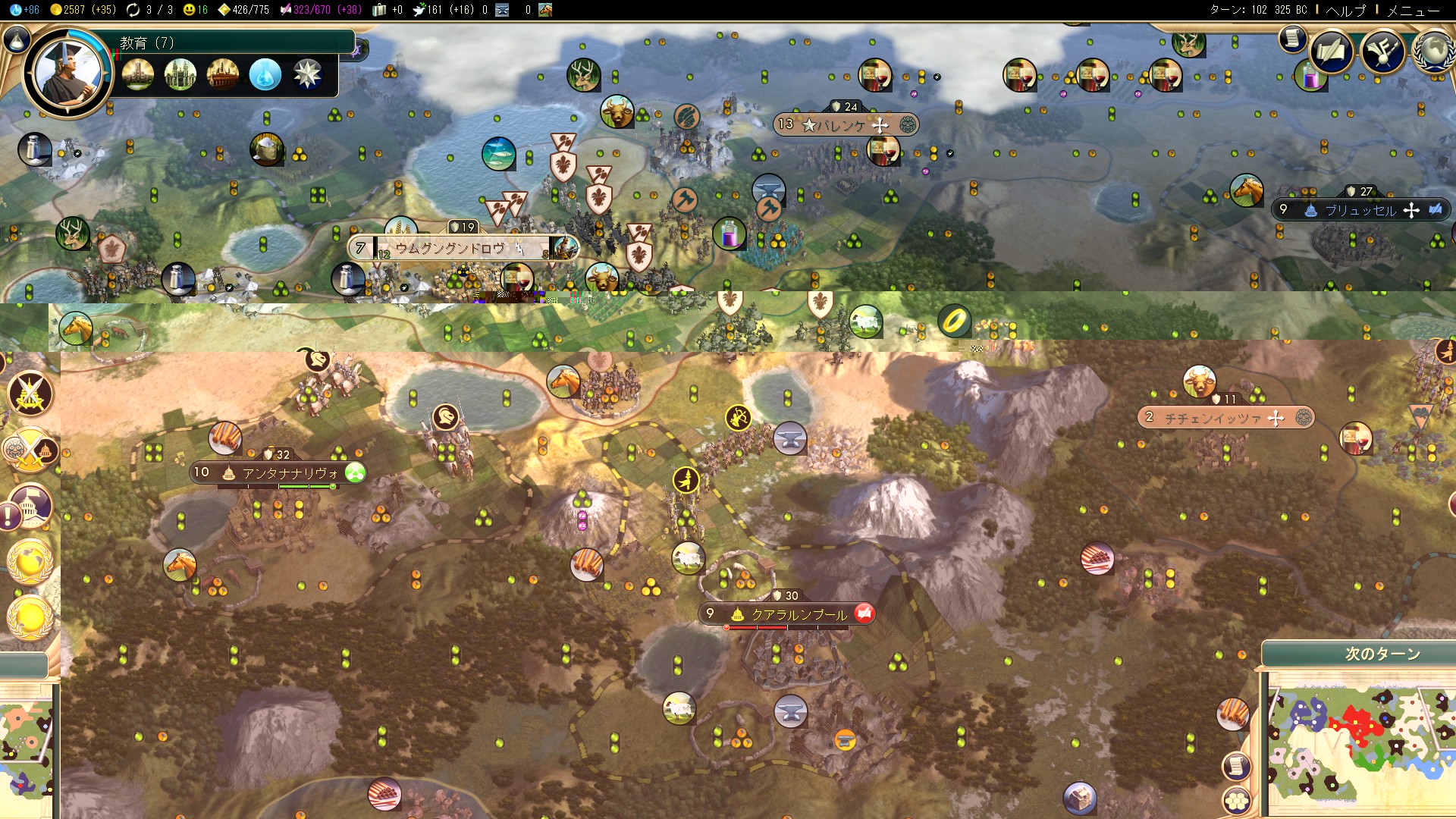
Task: Open the minimap strategic view scroll button
Action: pos(1236,767)
